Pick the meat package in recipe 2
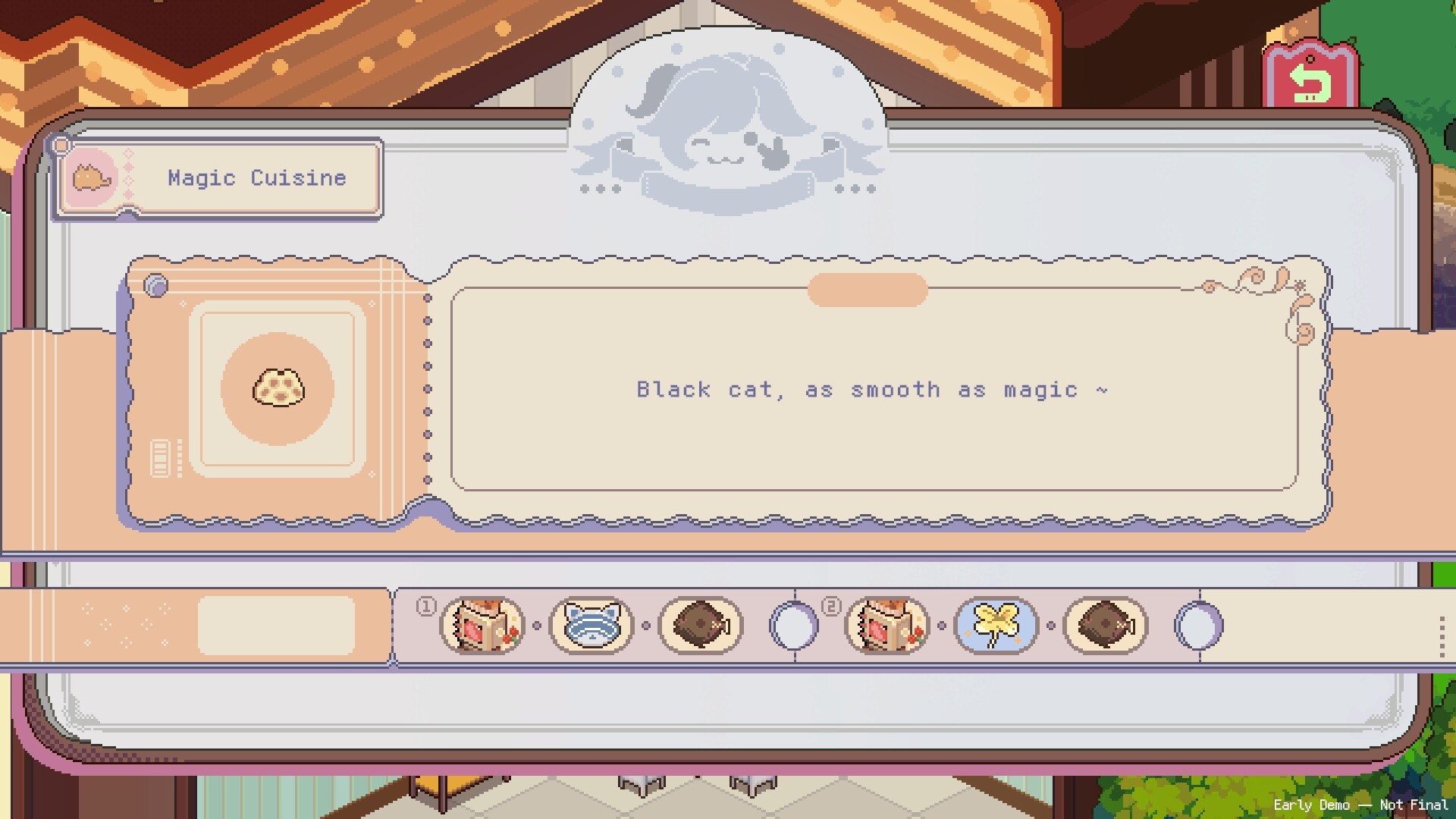1456x819 pixels. tap(887, 626)
